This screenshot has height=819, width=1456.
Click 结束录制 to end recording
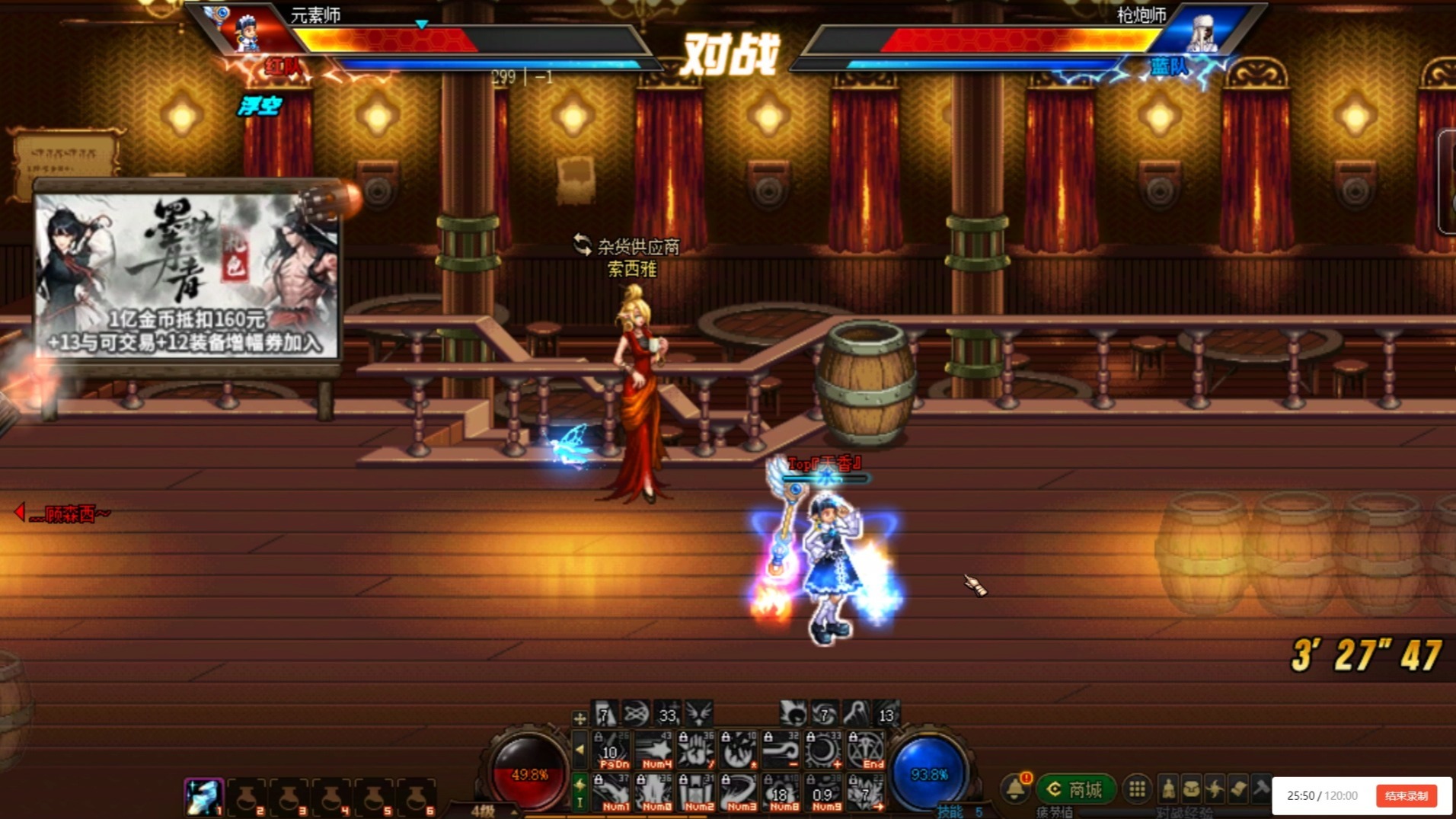pyautogui.click(x=1406, y=795)
